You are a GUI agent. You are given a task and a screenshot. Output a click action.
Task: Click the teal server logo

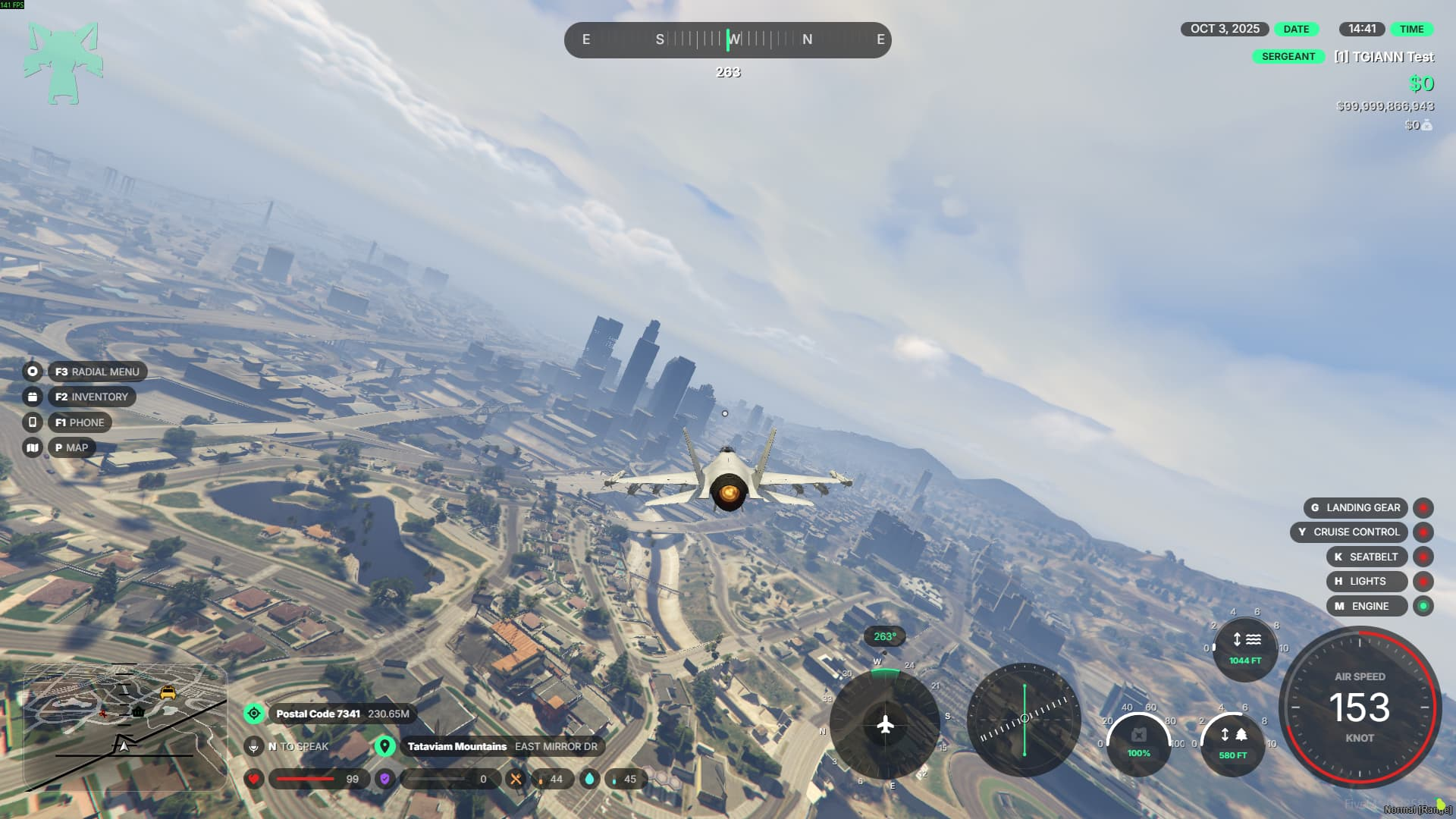click(x=63, y=63)
